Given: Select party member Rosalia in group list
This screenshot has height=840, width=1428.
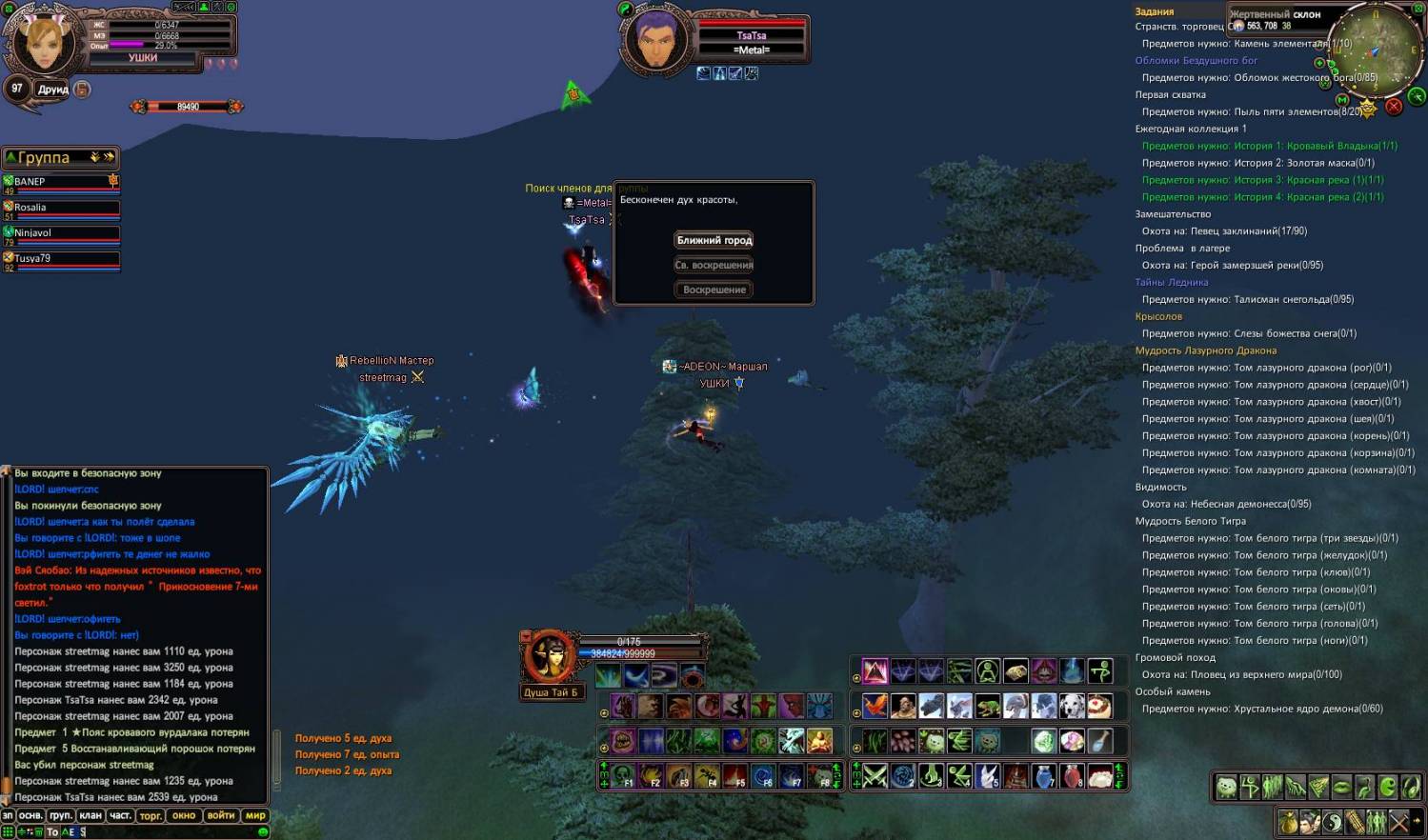Looking at the screenshot, I should click(x=61, y=207).
